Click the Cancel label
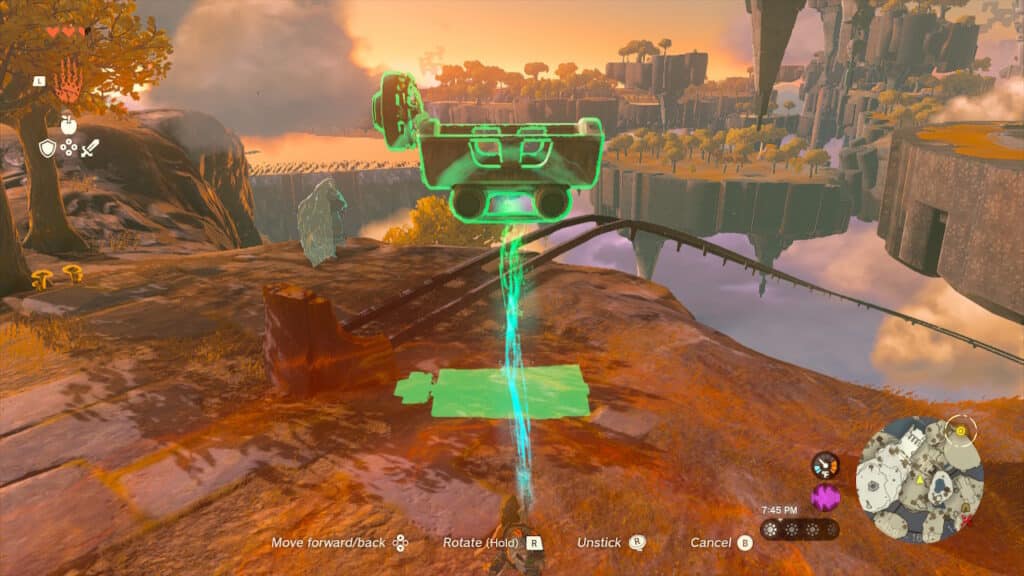 click(x=710, y=543)
